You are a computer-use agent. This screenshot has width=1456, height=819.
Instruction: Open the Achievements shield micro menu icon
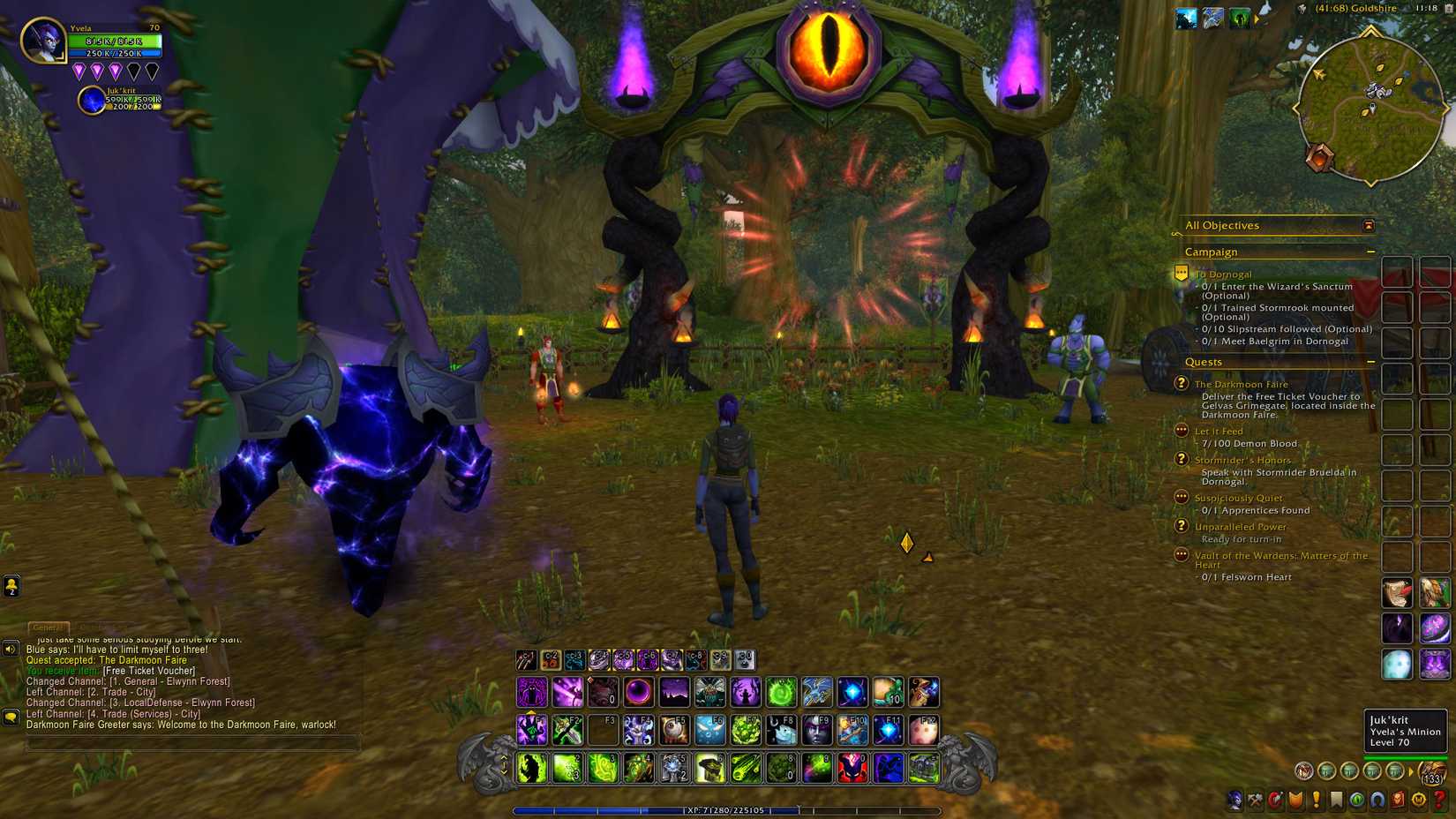pos(1295,800)
